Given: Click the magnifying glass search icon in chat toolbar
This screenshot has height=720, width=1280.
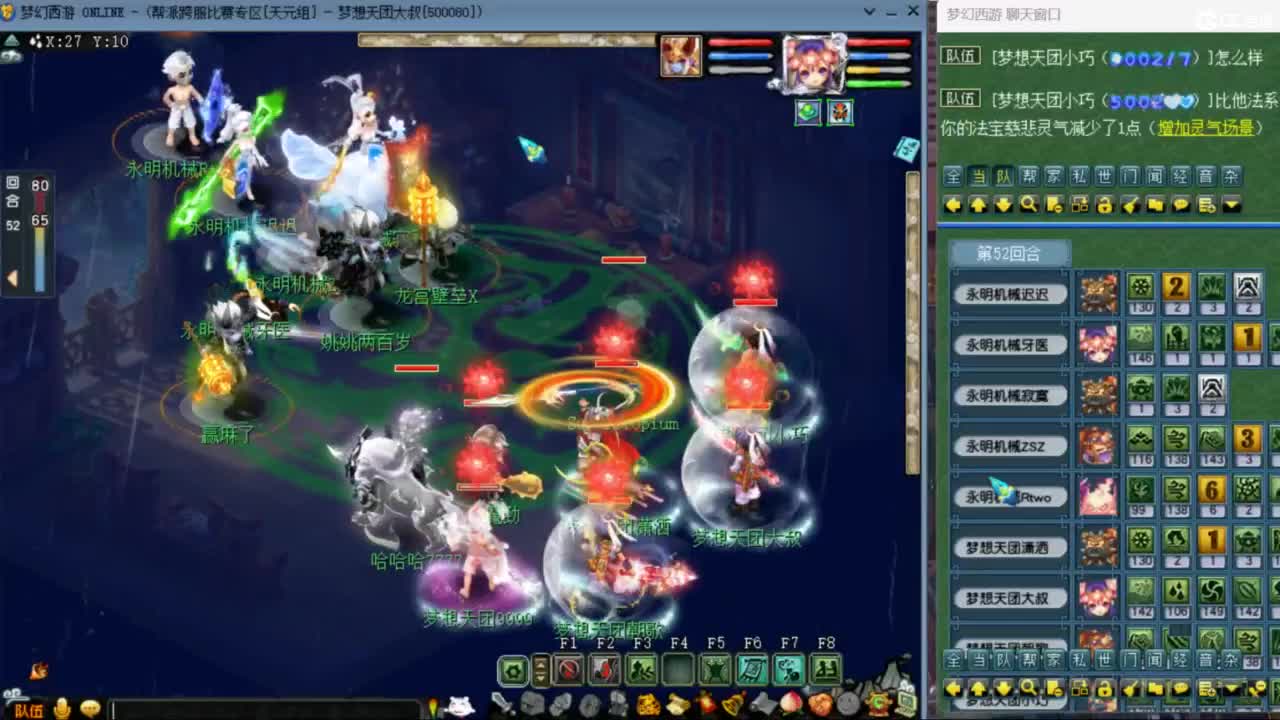Looking at the screenshot, I should point(1030,204).
